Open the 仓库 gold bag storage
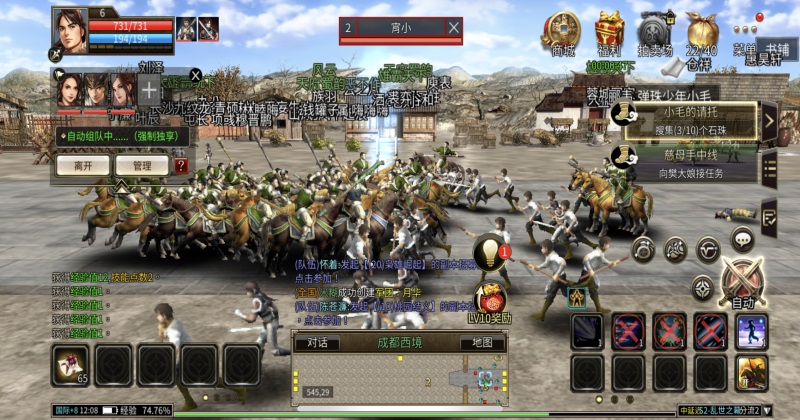 click(700, 32)
